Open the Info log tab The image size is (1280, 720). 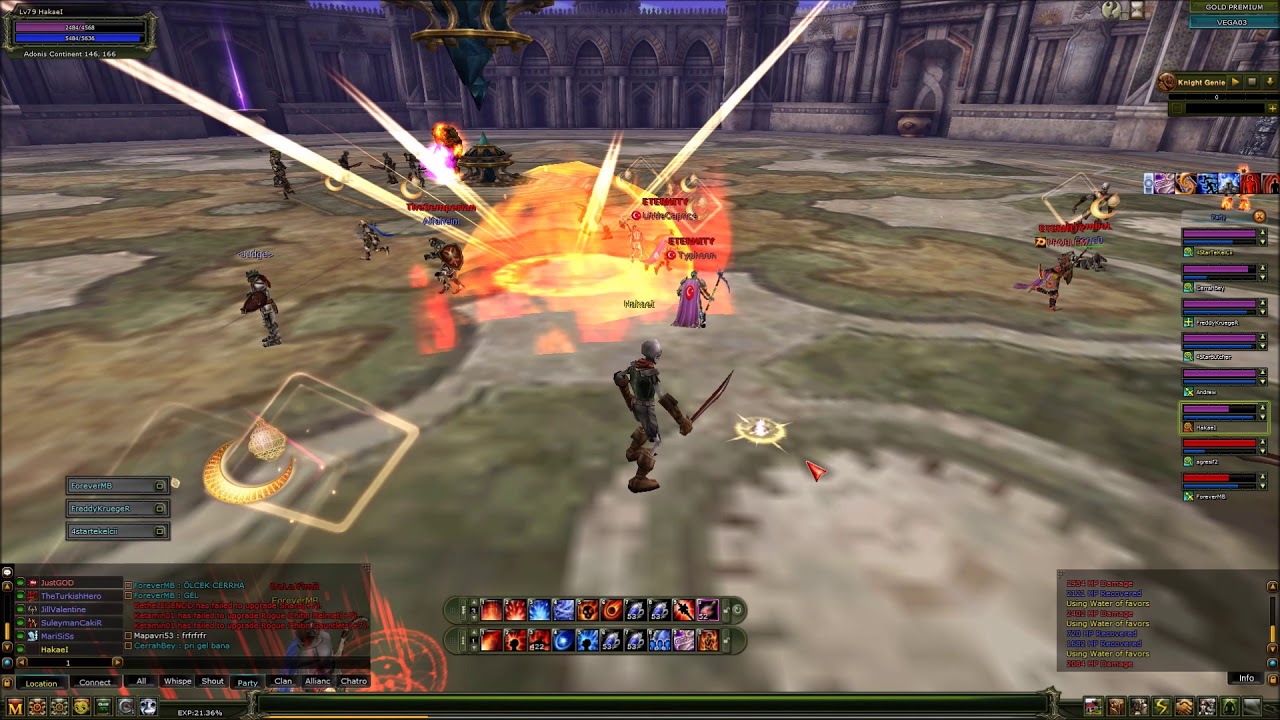pos(1246,678)
